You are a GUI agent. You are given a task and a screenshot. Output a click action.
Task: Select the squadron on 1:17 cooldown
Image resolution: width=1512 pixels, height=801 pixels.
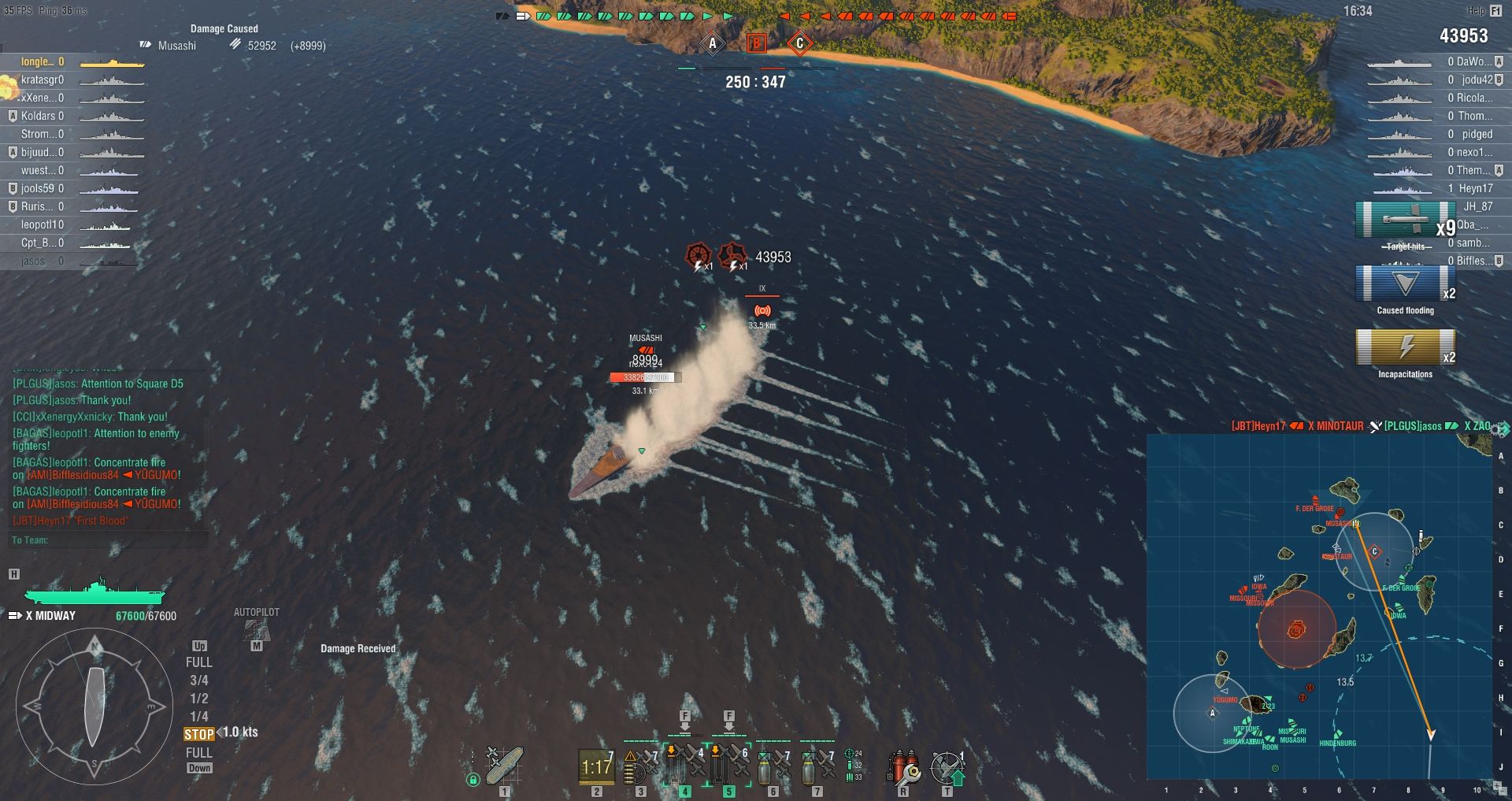[x=596, y=766]
